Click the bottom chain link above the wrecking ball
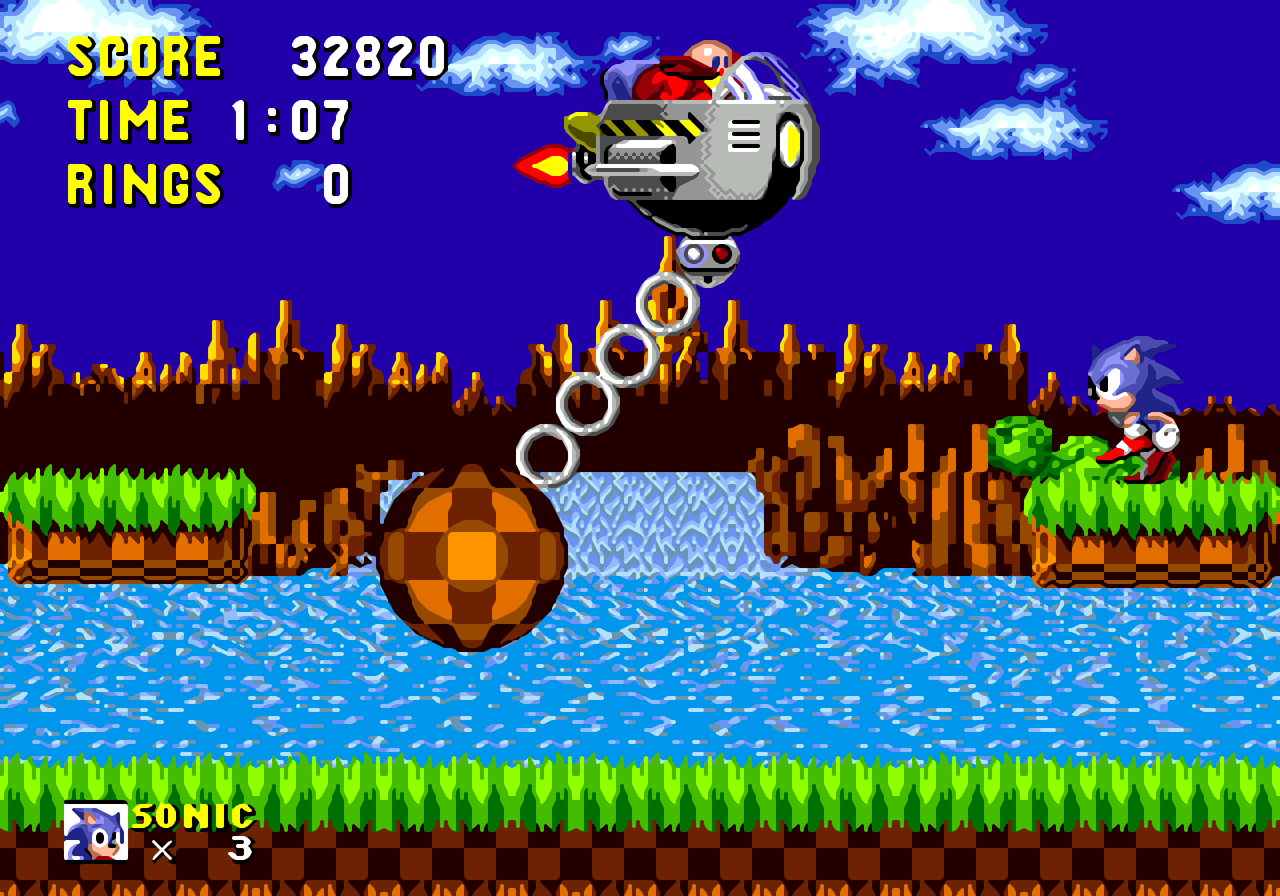The height and width of the screenshot is (896, 1280). (x=548, y=455)
